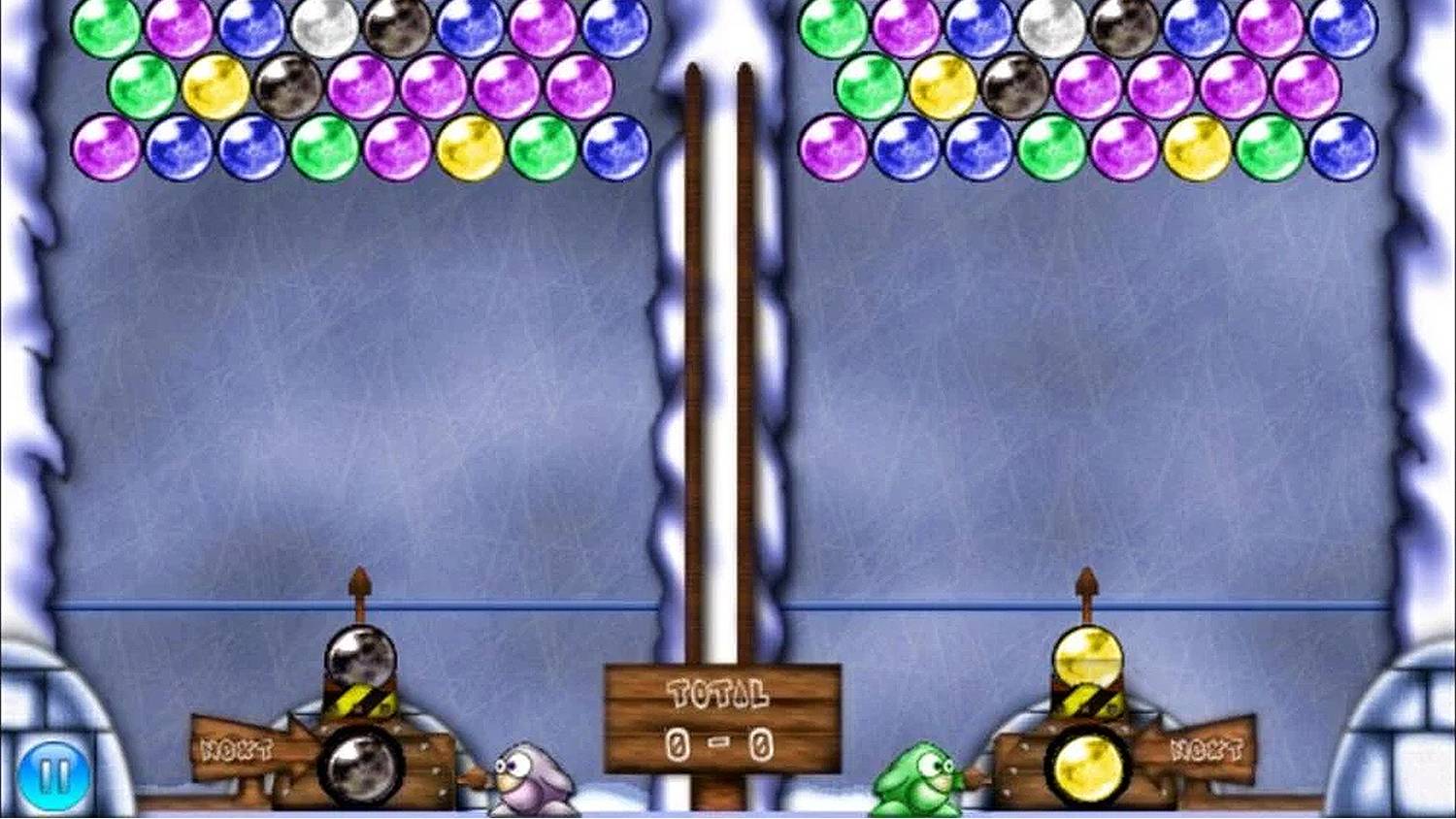This screenshot has height=819, width=1456.
Task: Click the left NEXT wooden sign label
Action: coord(238,749)
